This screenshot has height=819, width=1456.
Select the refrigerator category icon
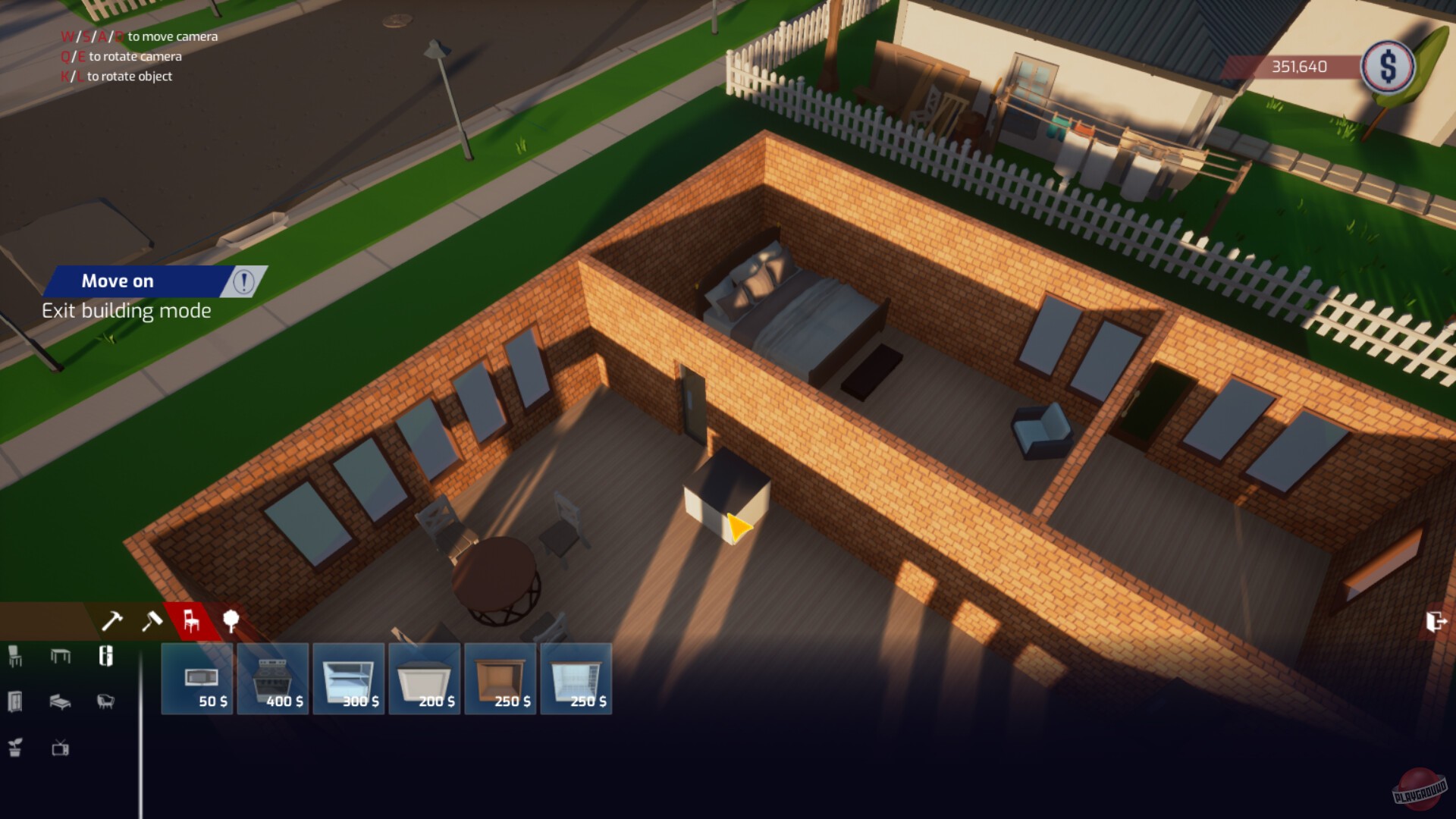106,657
